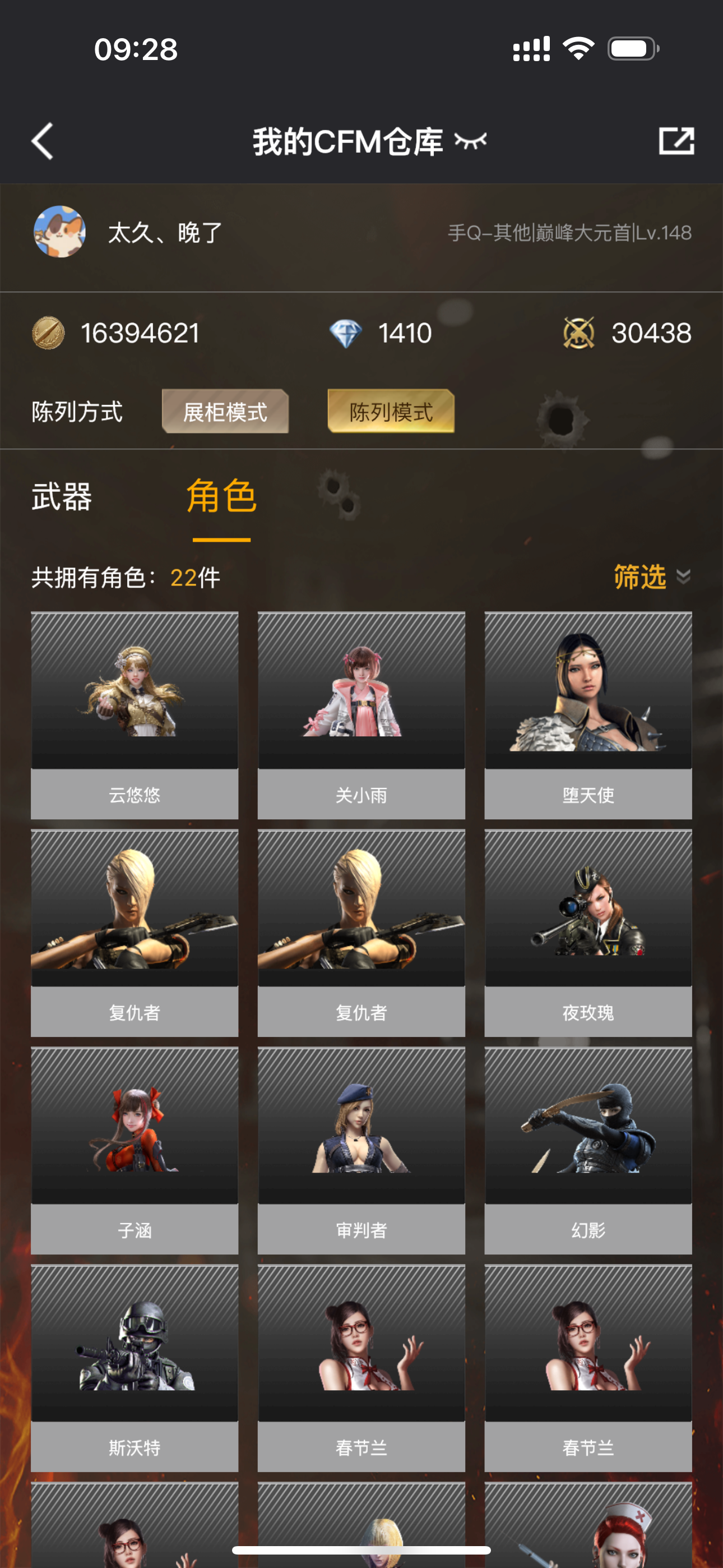This screenshot has height=1568, width=723.
Task: Enable 陈列模式 display mode
Action: [391, 412]
